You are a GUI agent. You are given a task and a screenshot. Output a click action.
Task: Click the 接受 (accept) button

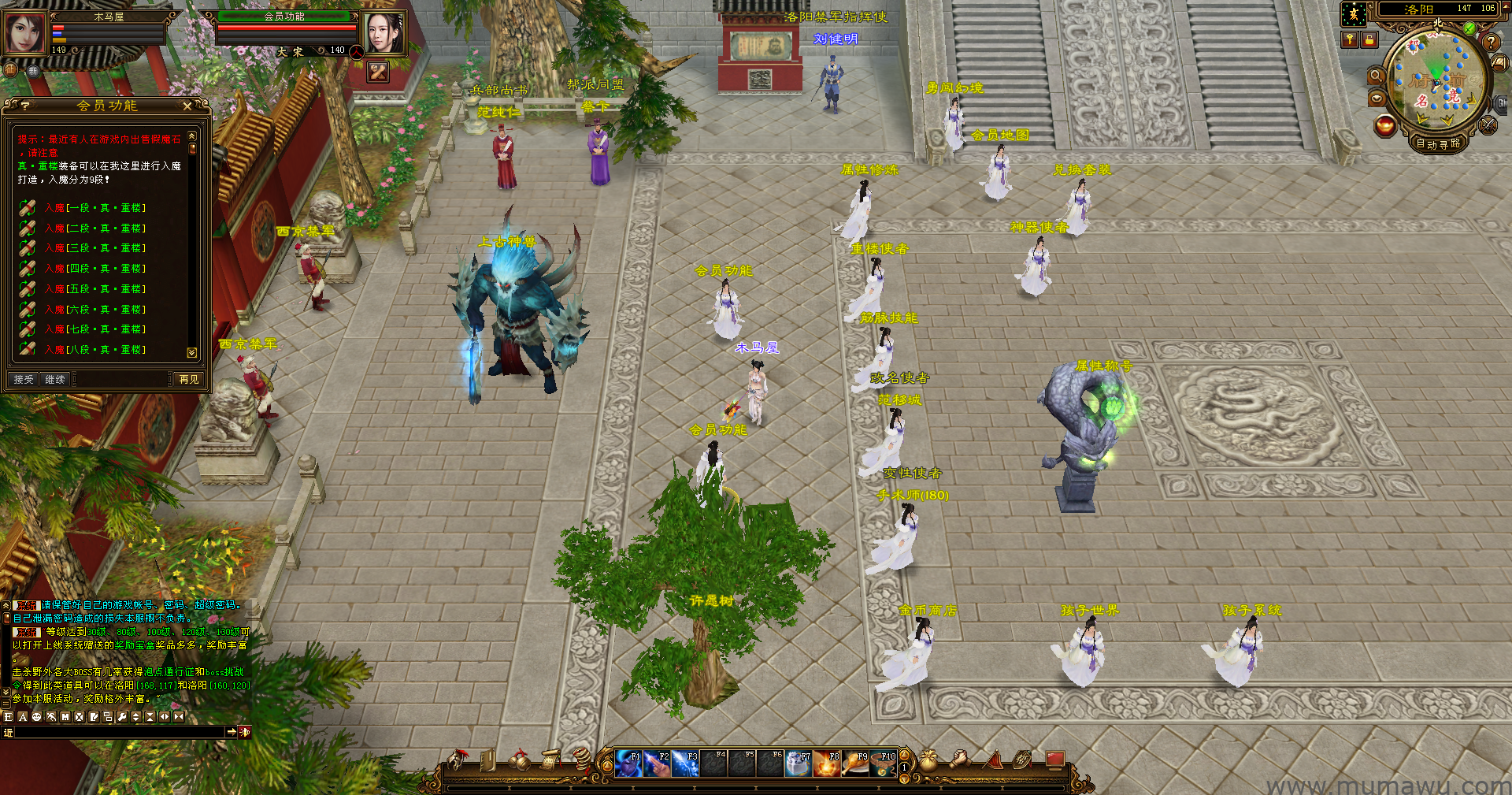[24, 380]
